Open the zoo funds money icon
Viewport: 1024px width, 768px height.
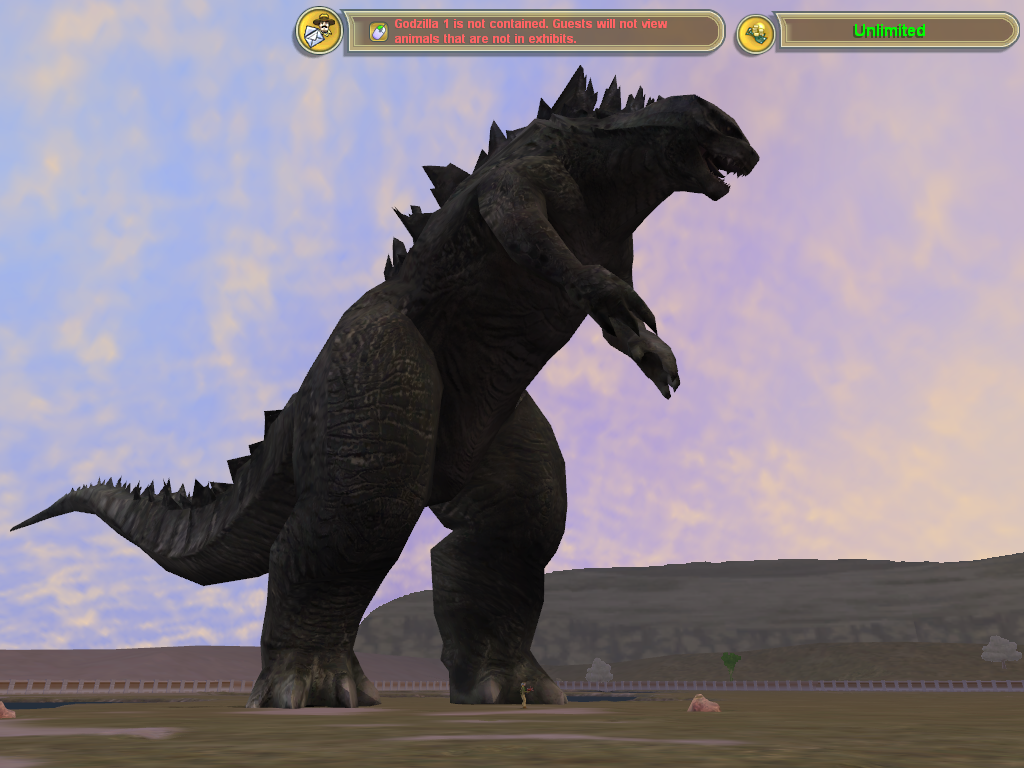pos(756,33)
